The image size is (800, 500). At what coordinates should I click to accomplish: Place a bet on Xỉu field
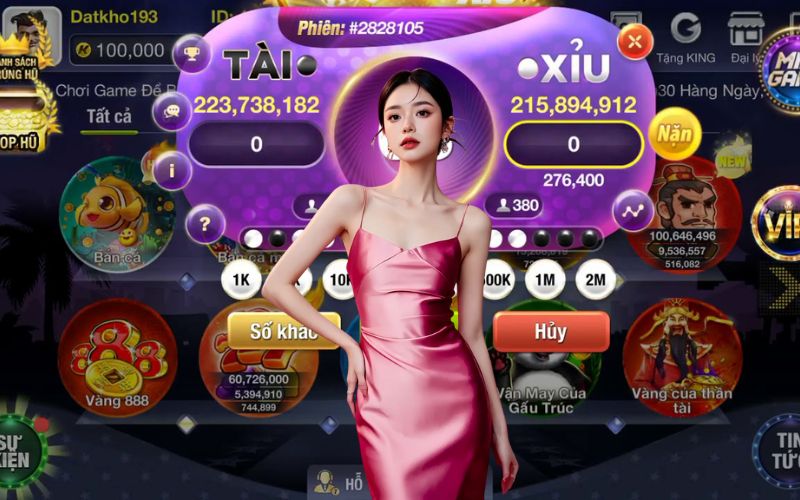pyautogui.click(x=573, y=144)
